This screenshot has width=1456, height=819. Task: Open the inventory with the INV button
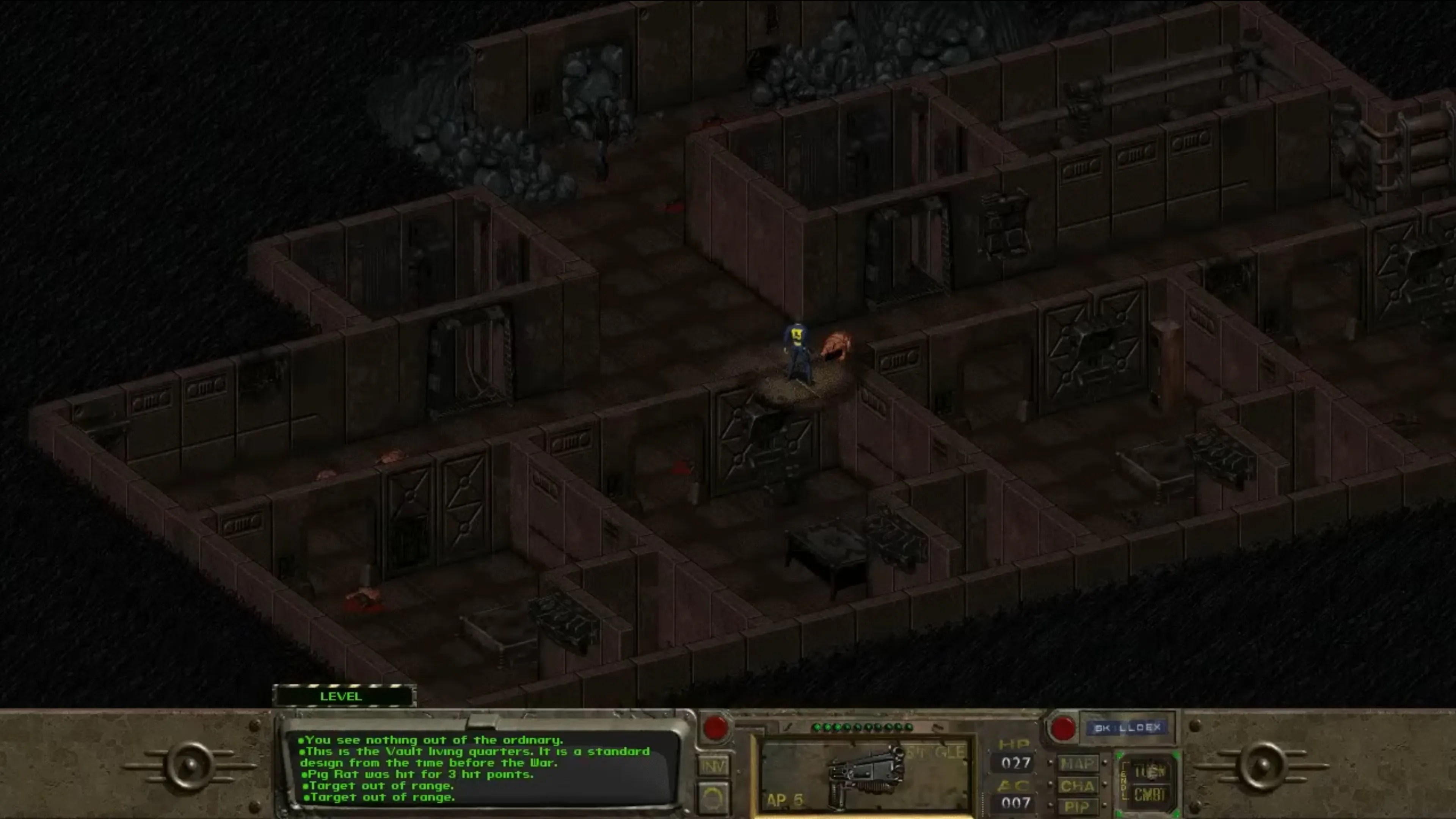tap(714, 766)
